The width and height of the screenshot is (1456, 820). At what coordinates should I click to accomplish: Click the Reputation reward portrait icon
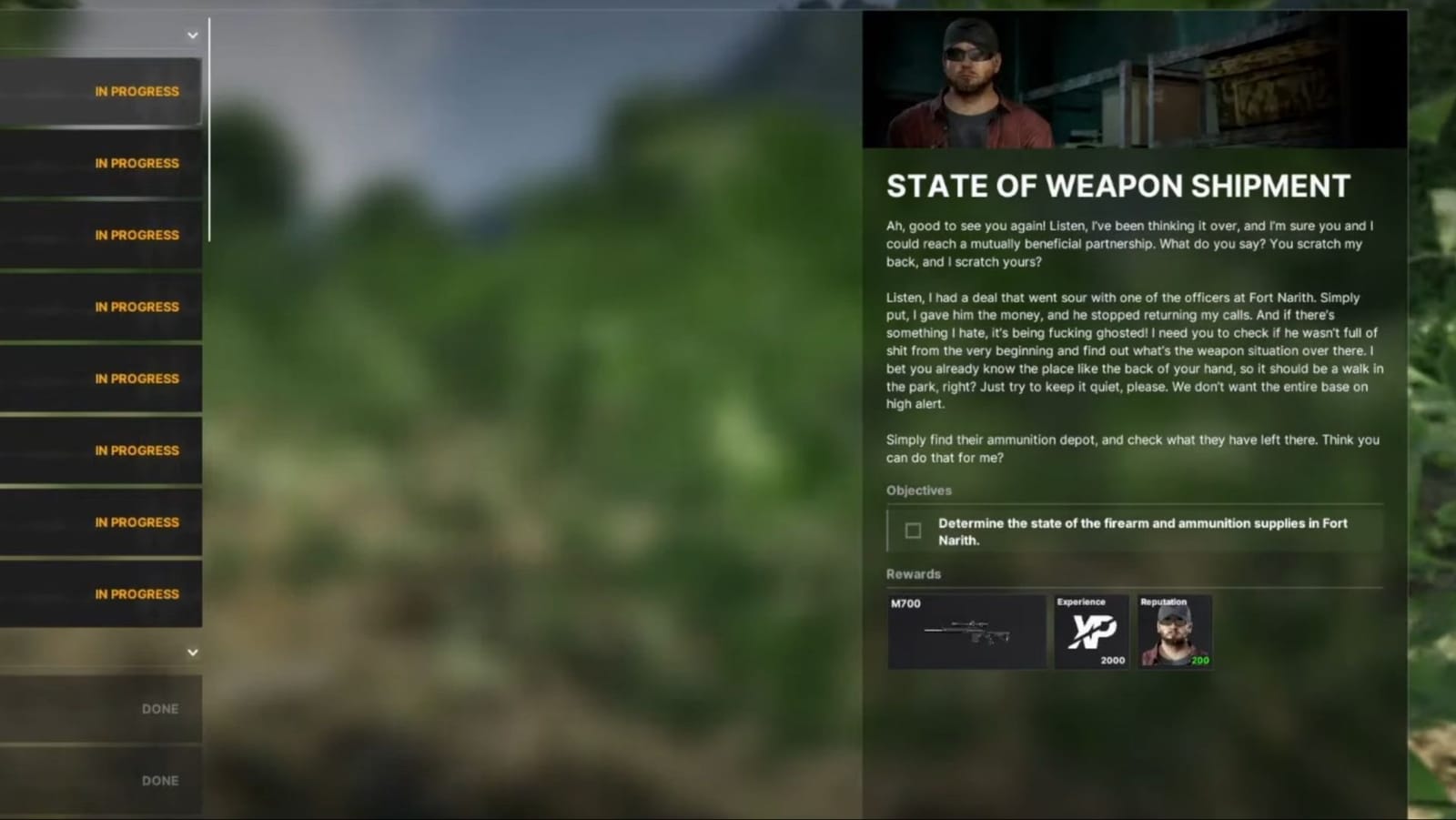pos(1175,631)
